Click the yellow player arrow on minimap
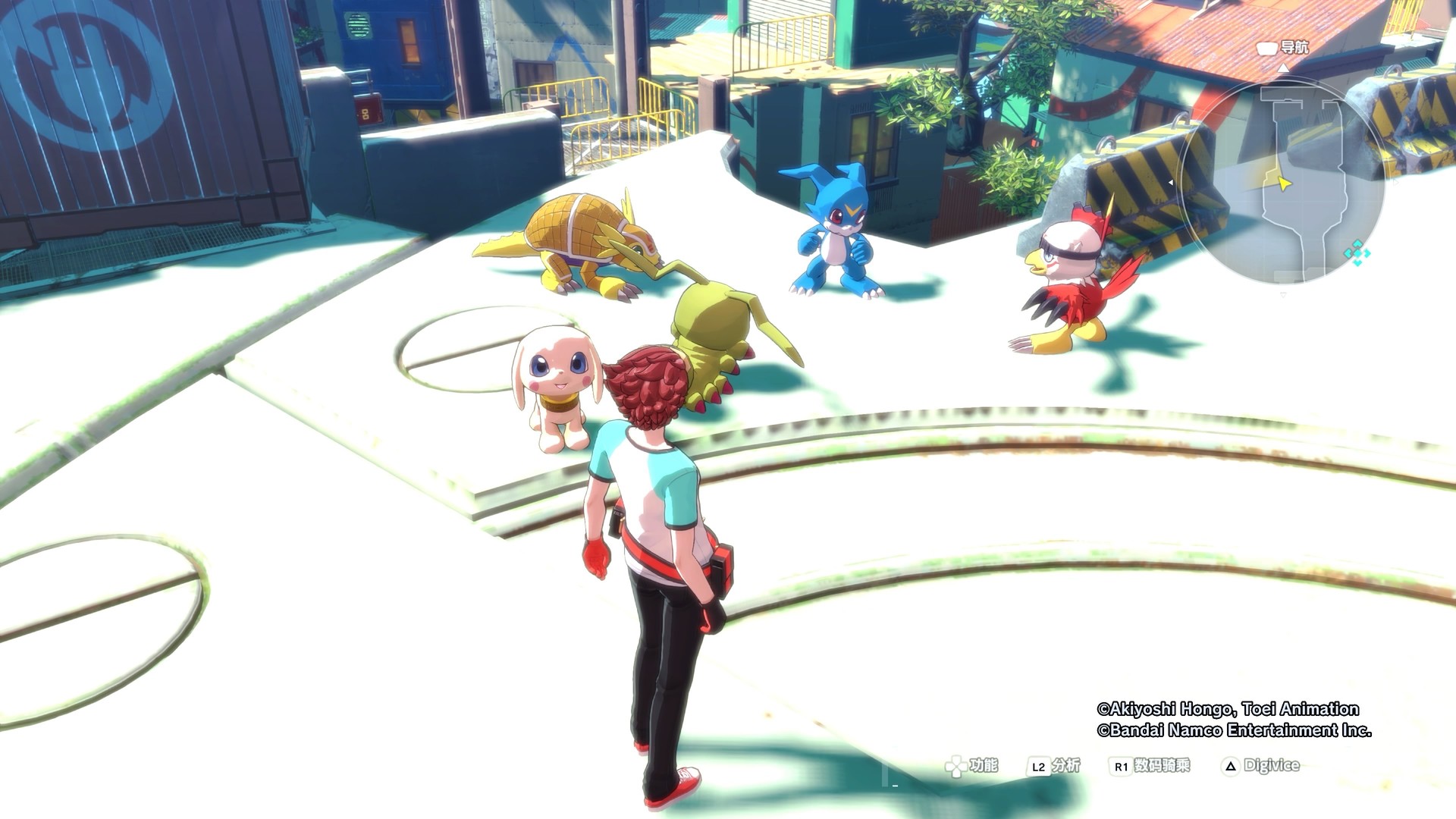 click(x=1283, y=184)
